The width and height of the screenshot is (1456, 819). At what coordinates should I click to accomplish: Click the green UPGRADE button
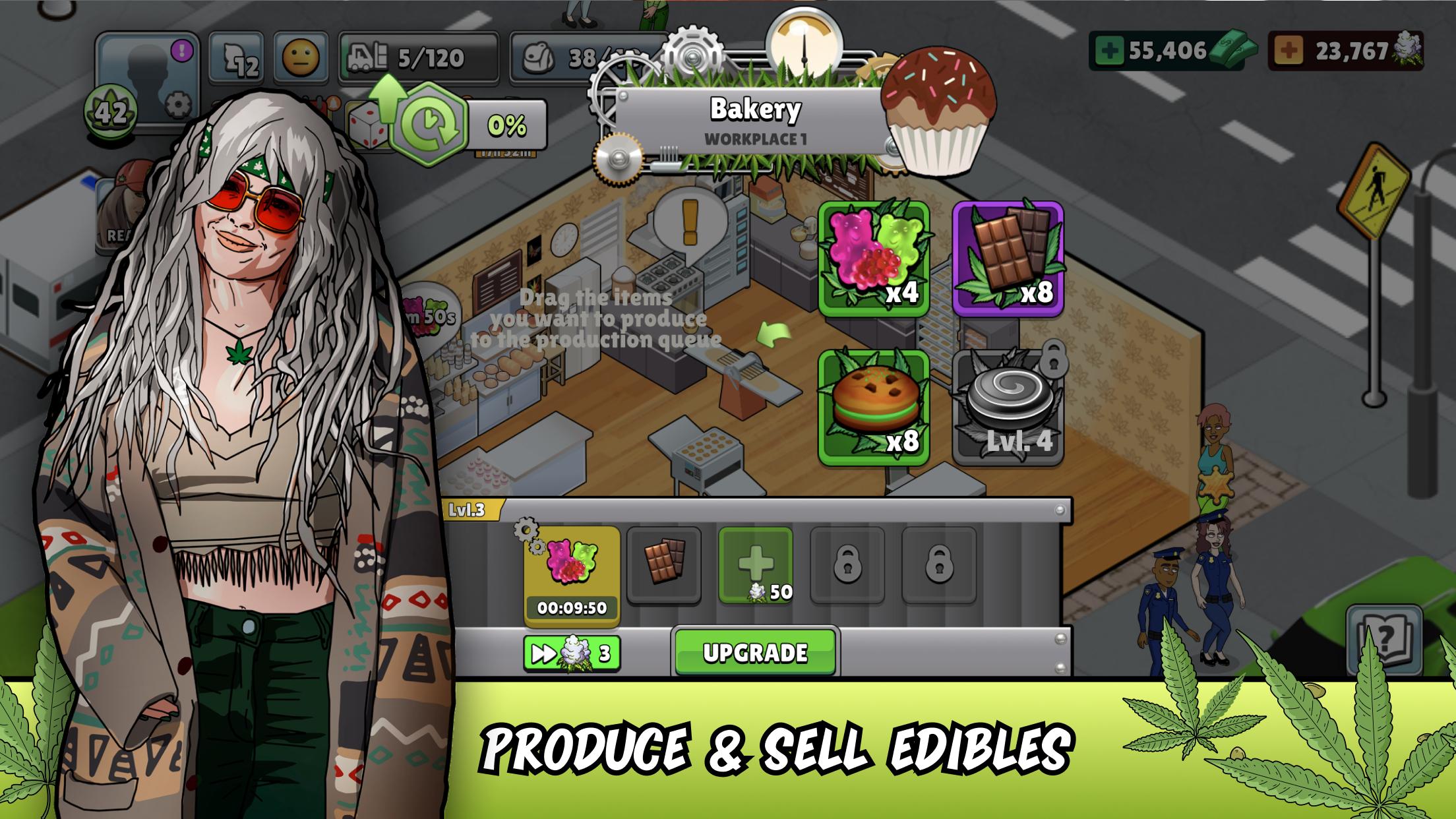[755, 652]
